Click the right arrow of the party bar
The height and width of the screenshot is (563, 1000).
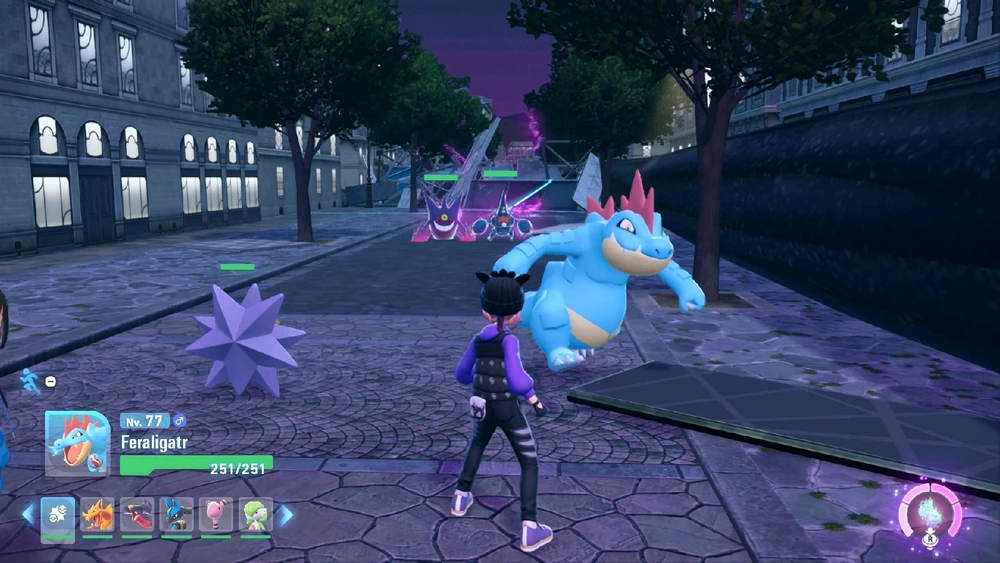coord(286,515)
